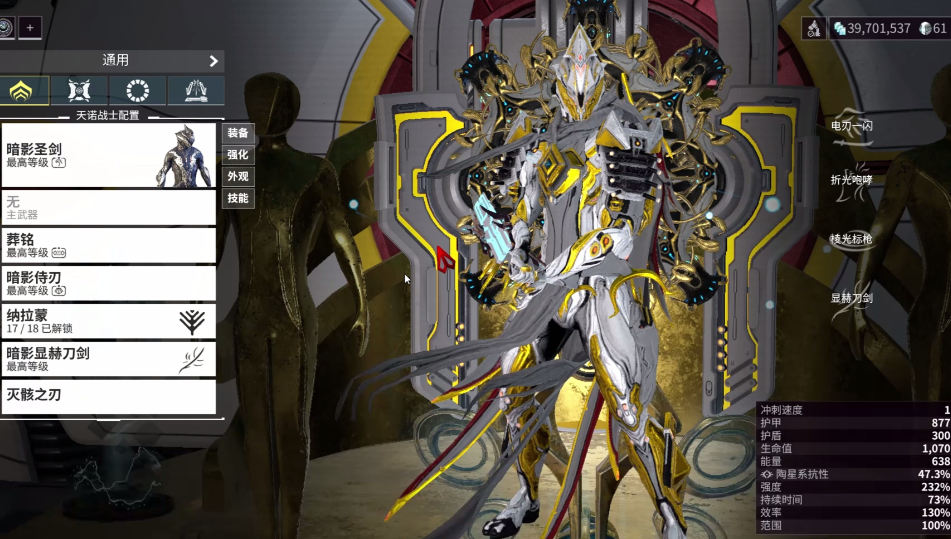
Task: Click the 装备 button
Action: coord(238,133)
